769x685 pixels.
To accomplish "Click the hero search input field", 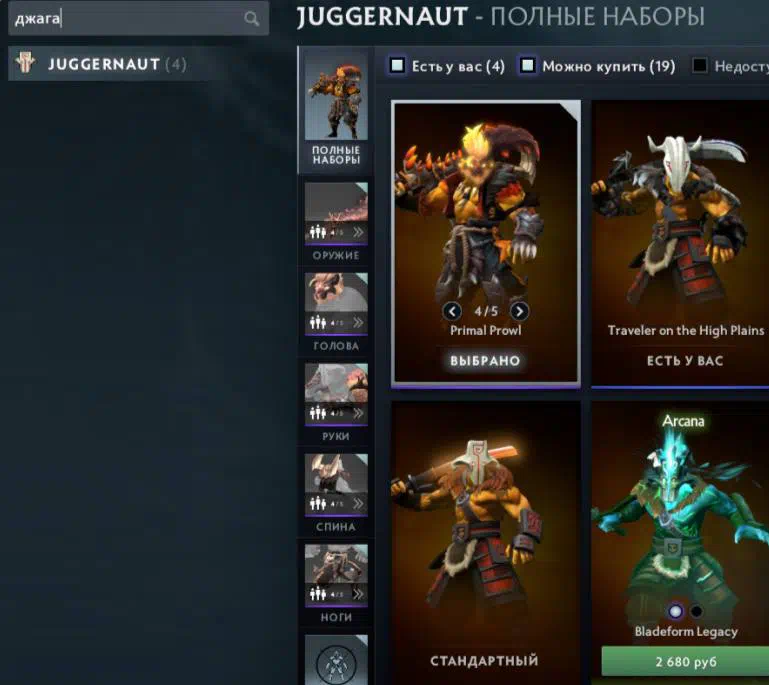I will click(x=125, y=18).
